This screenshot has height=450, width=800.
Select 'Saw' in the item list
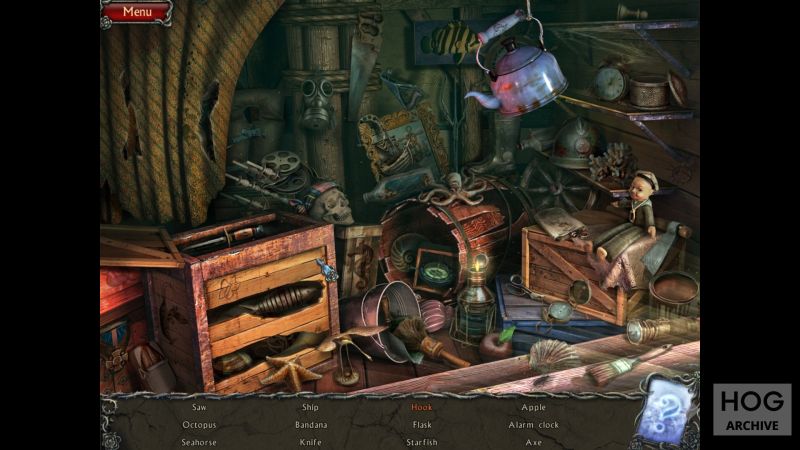coord(199,407)
